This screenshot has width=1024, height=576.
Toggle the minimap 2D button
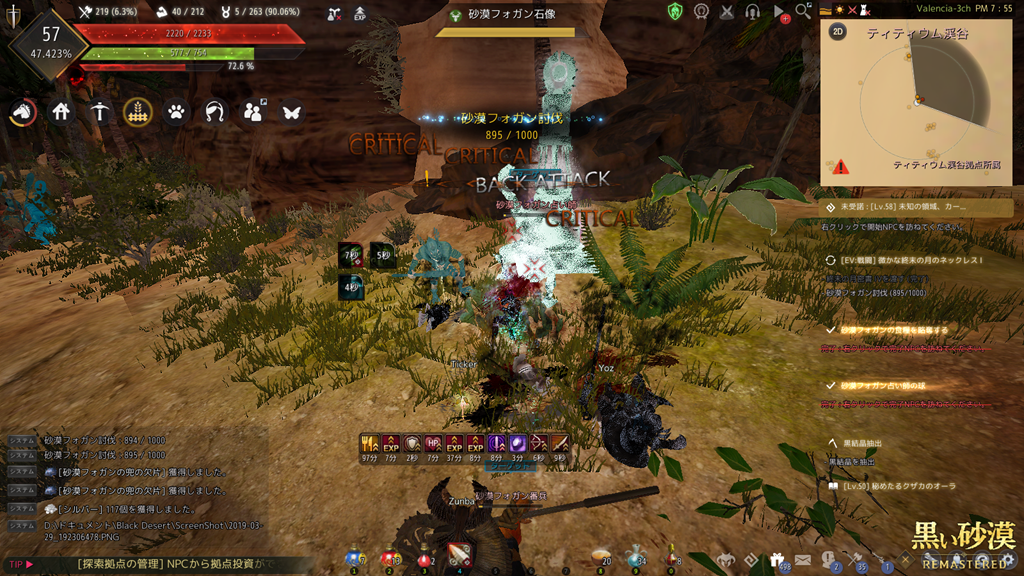pos(838,31)
